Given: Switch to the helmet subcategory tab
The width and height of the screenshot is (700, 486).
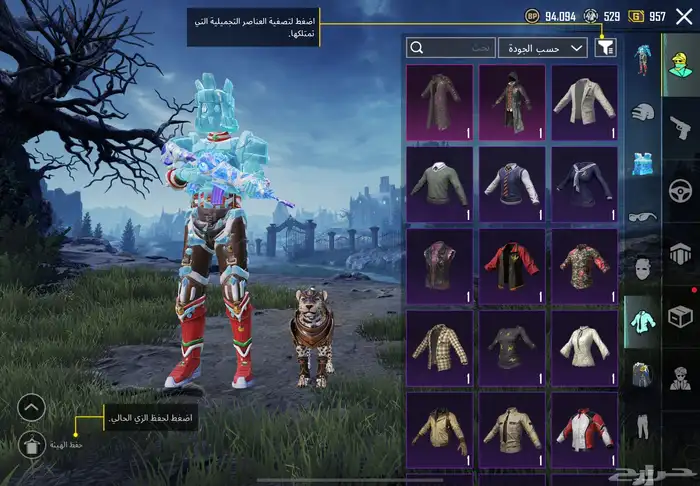Looking at the screenshot, I should tap(641, 111).
